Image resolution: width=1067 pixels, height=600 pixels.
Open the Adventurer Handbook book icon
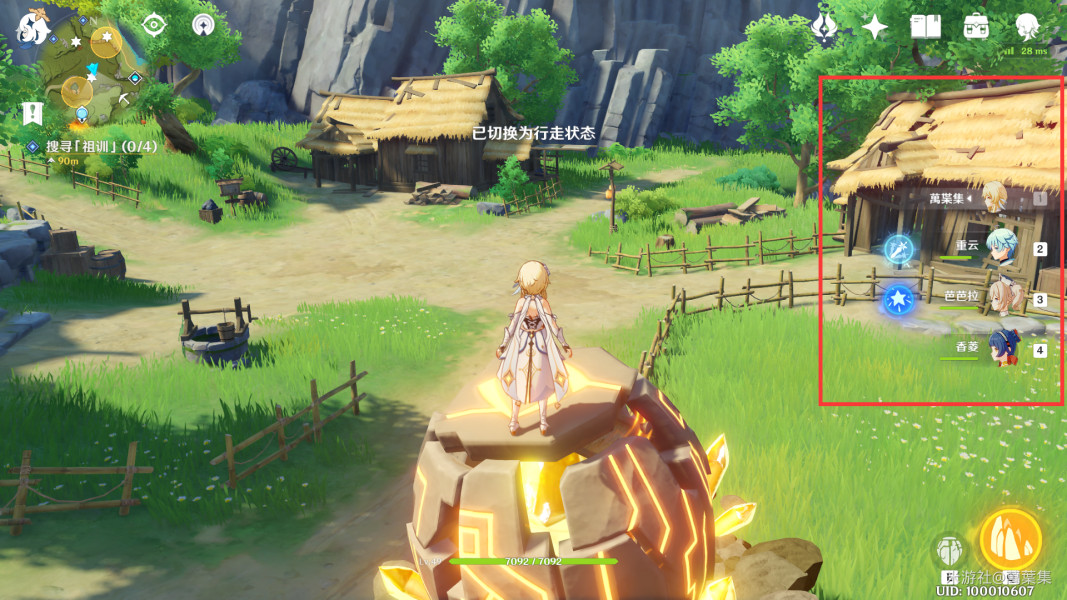point(925,27)
